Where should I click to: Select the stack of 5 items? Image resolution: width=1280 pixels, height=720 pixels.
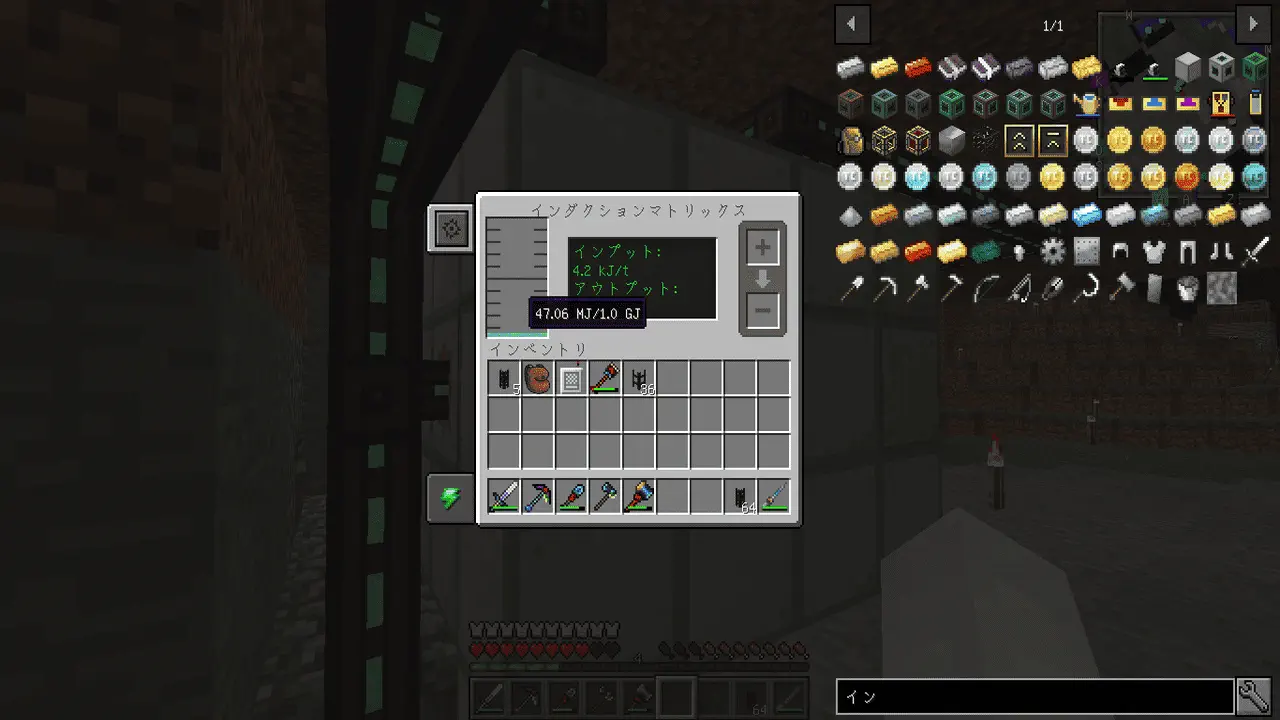click(504, 379)
